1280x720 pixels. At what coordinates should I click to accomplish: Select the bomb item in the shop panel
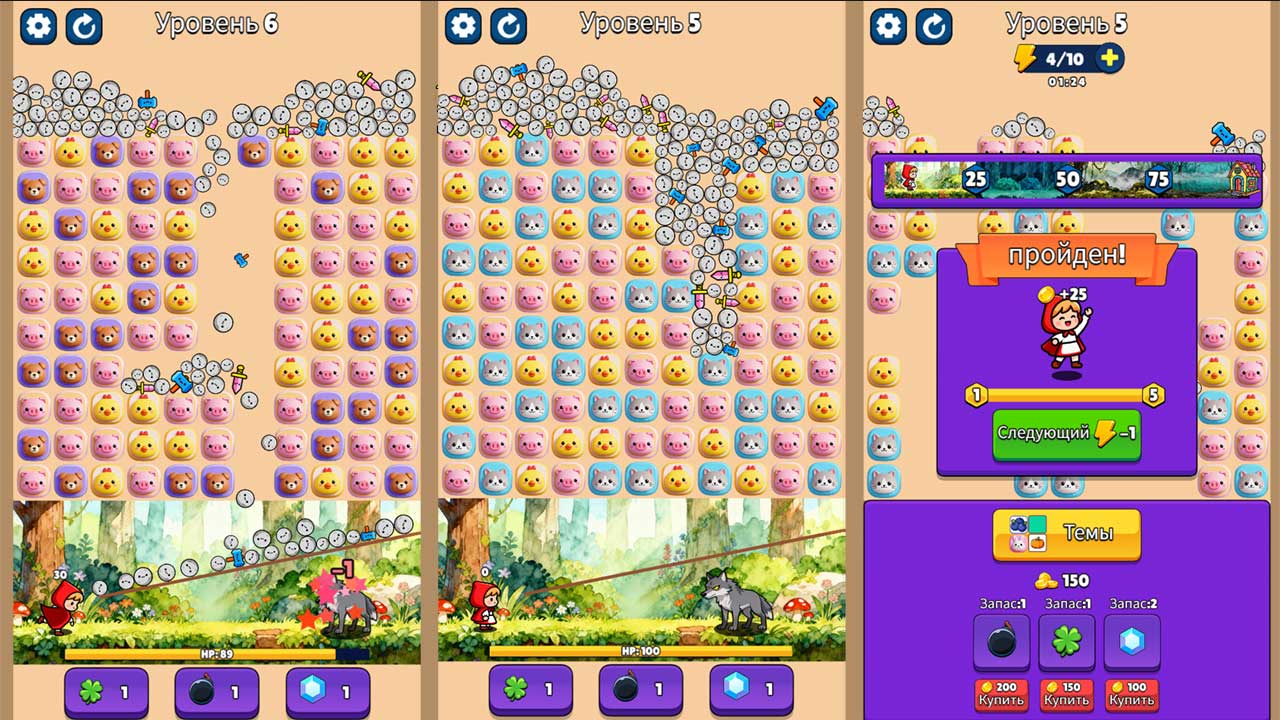click(1000, 643)
